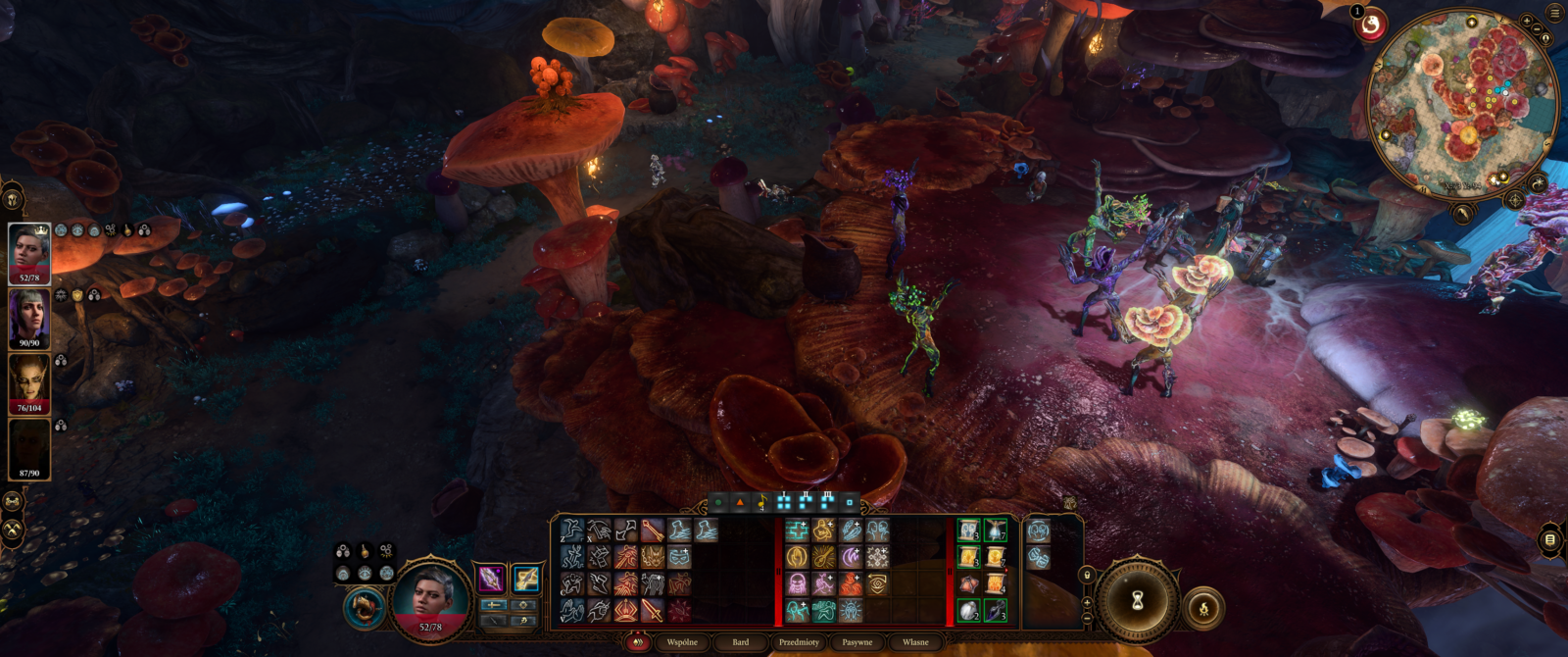The image size is (1568, 657).
Task: Open the hamburger game menu button
Action: (1554, 13)
